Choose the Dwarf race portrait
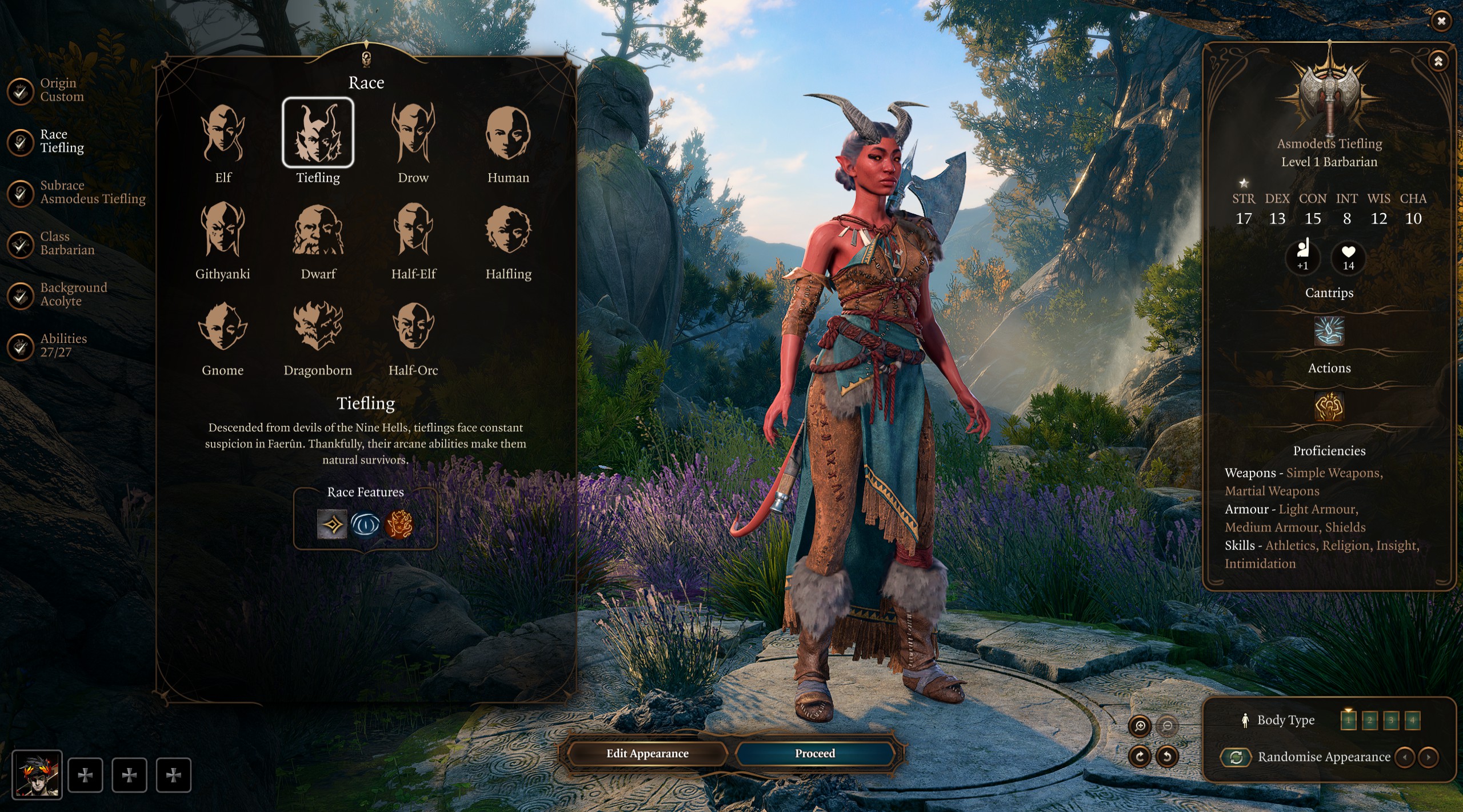The width and height of the screenshot is (1463, 812). click(318, 230)
